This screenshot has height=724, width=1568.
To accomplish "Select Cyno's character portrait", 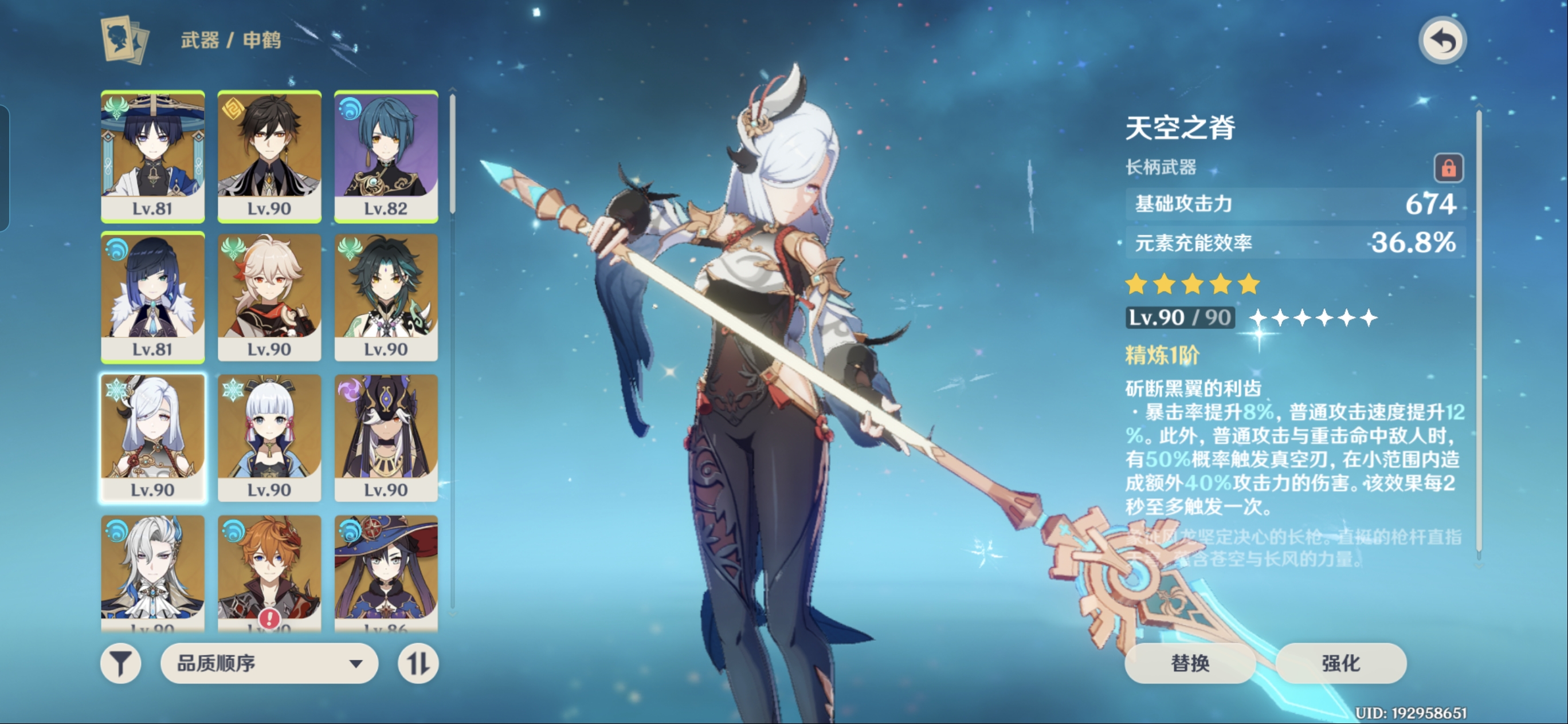I will 386,438.
